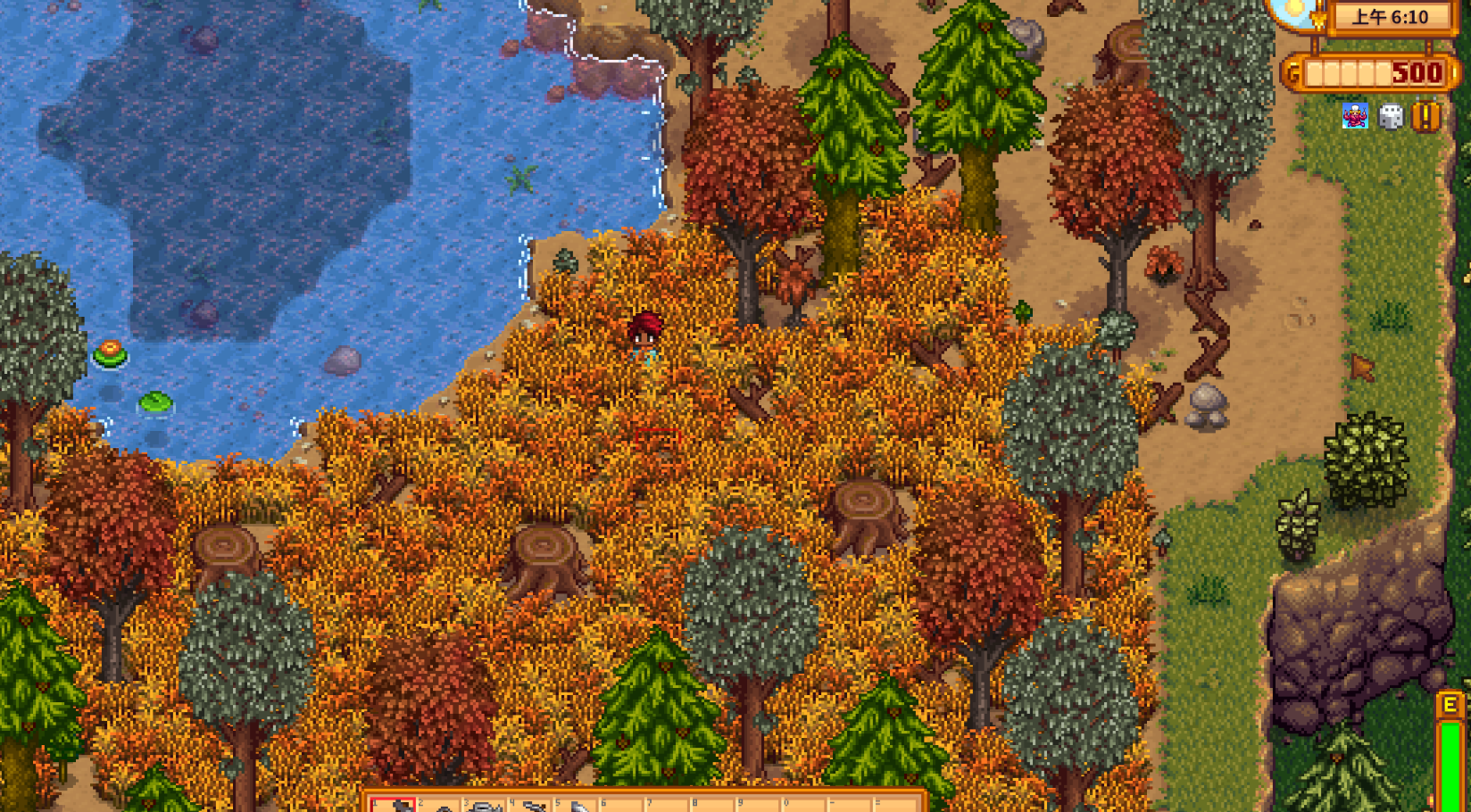This screenshot has width=1471, height=812.
Task: Click the grey dice icon
Action: [1391, 117]
